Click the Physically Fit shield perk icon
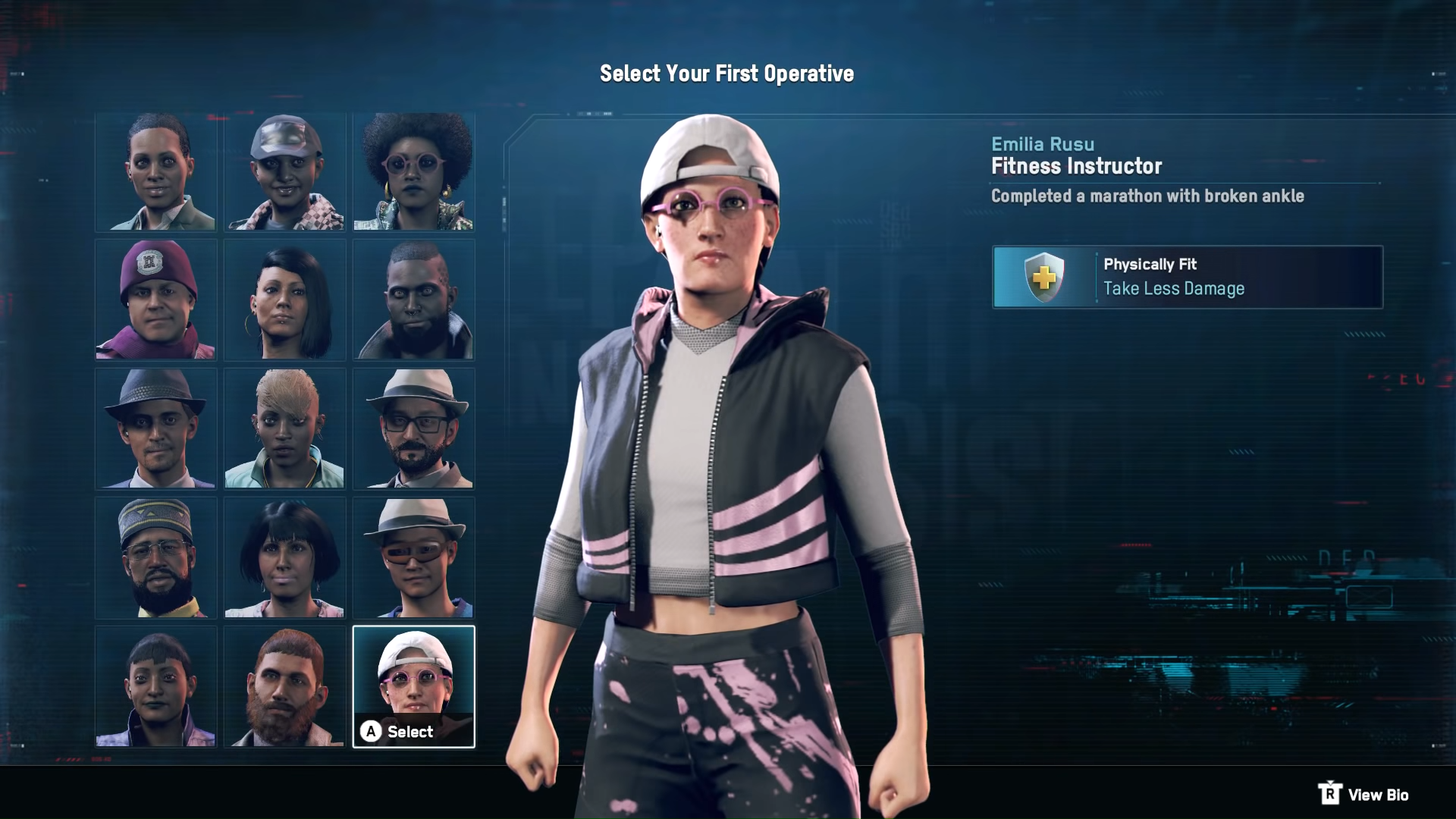The image size is (1456, 819). [1043, 277]
